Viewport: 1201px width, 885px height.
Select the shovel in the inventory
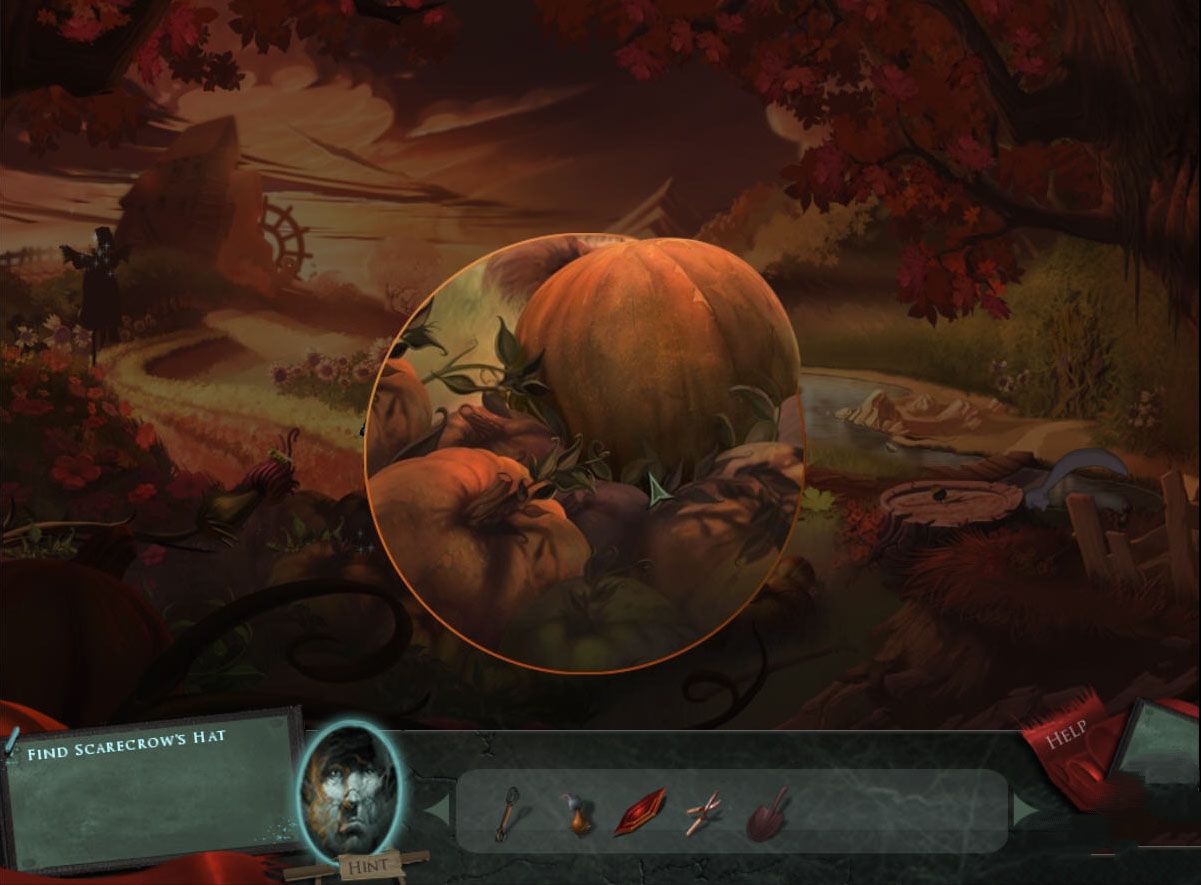(766, 813)
